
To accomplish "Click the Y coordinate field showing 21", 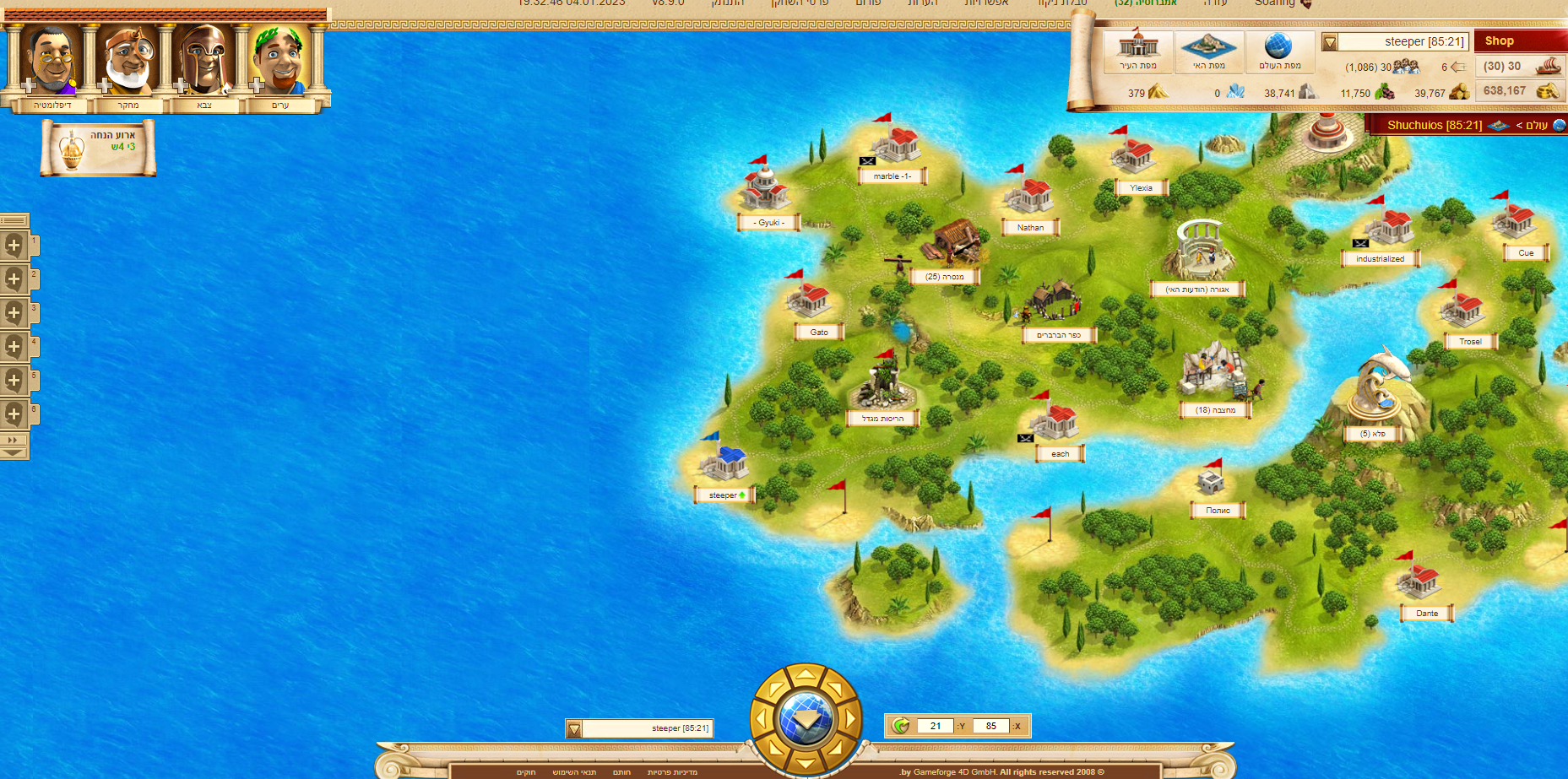I will [x=936, y=726].
